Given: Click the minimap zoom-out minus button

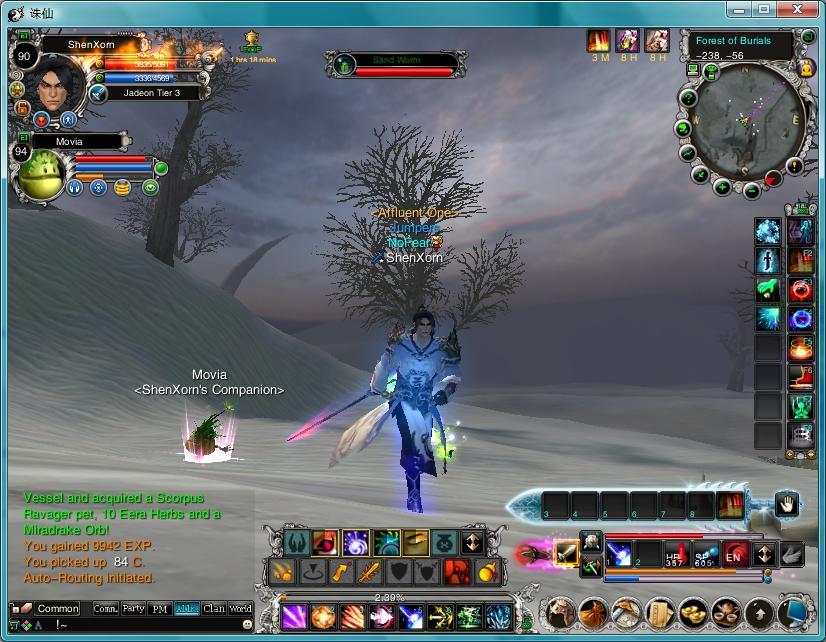Looking at the screenshot, I should tap(750, 191).
